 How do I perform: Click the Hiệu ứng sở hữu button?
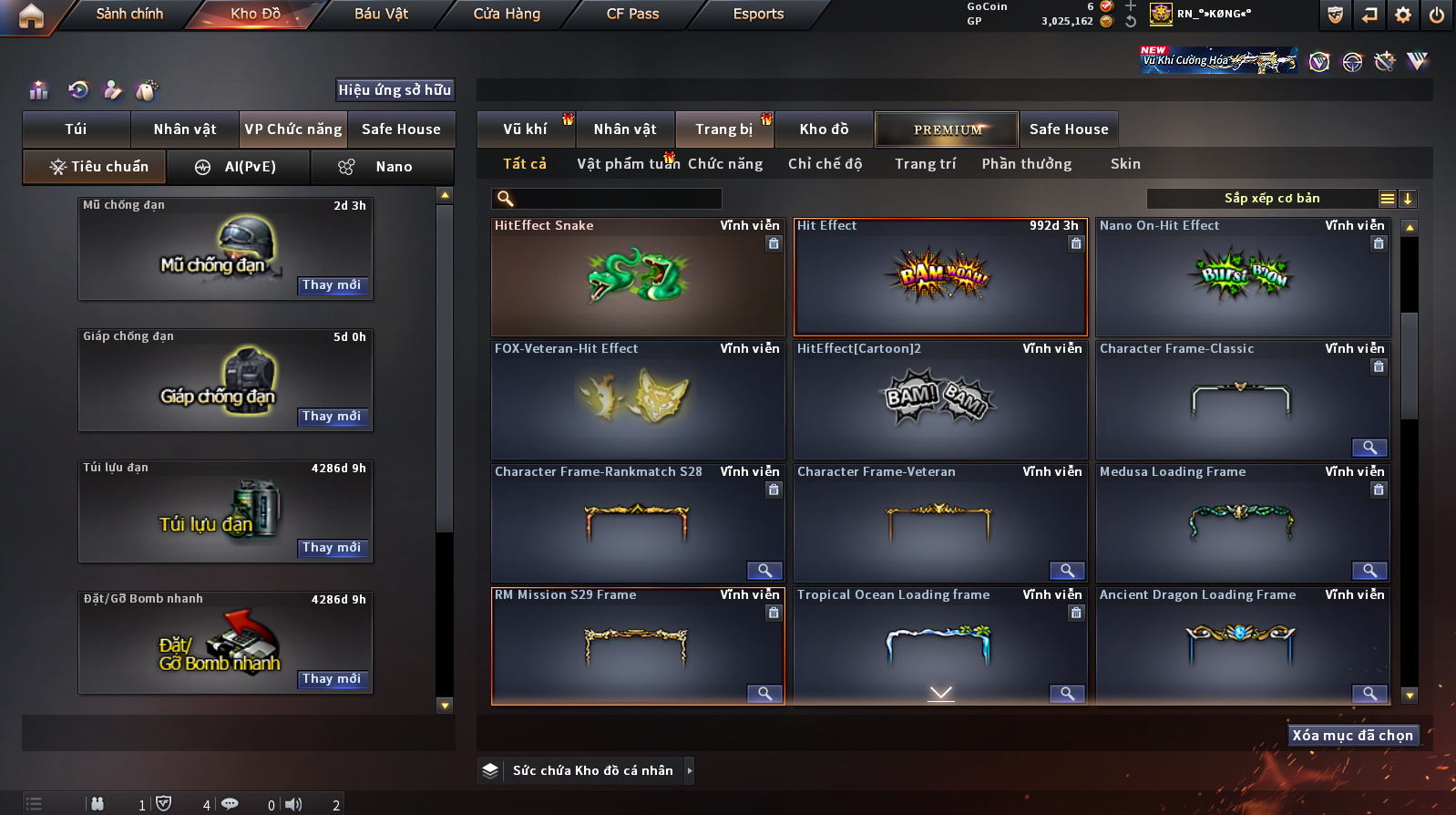point(395,89)
